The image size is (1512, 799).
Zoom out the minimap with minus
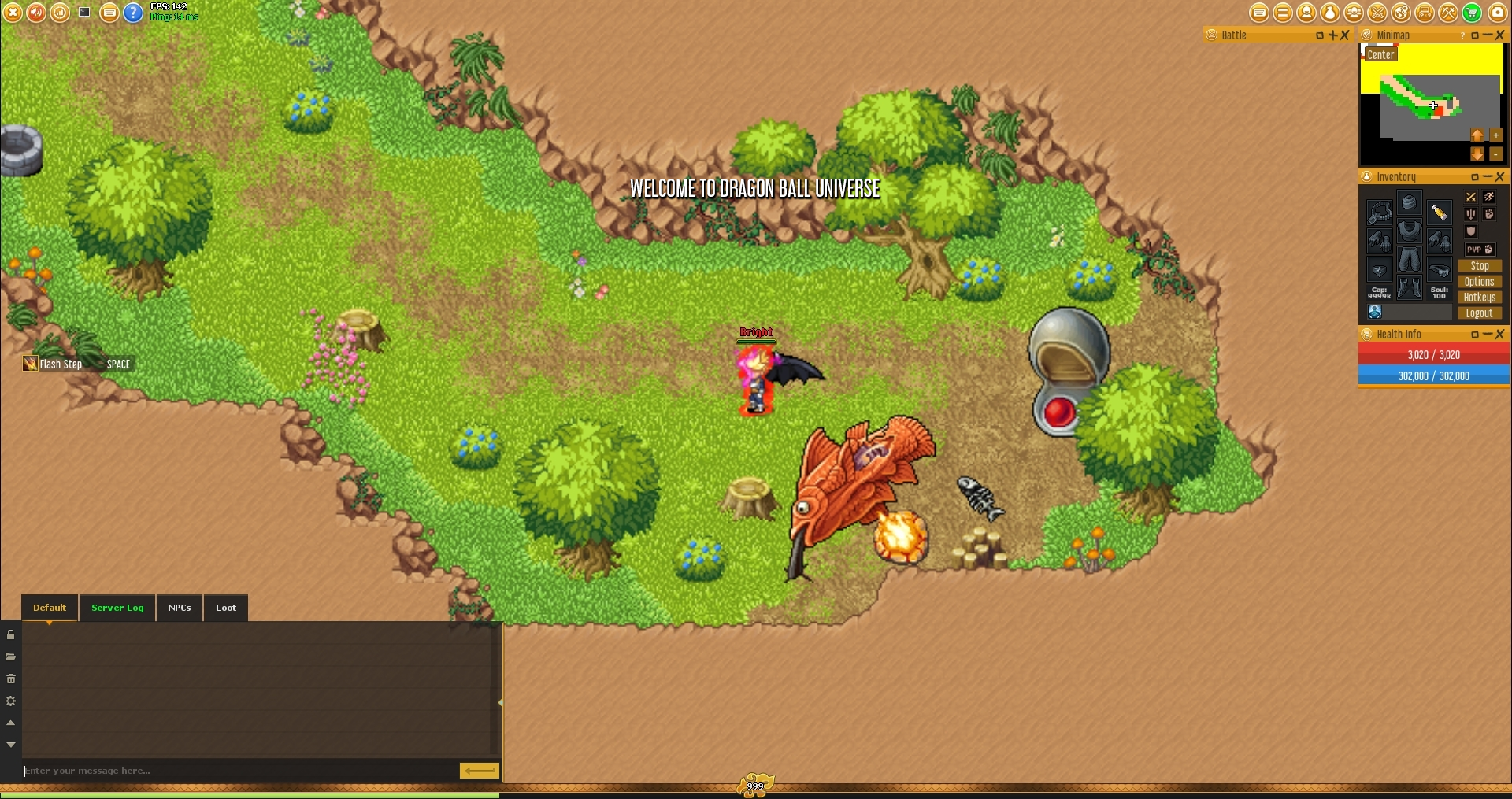point(1496,154)
